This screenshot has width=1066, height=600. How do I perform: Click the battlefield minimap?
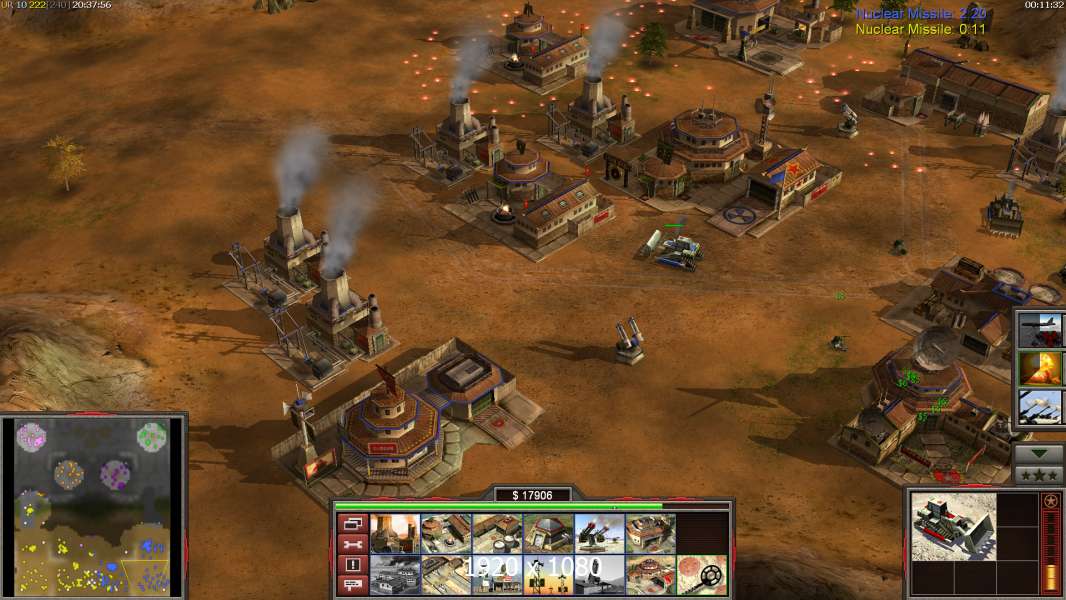tap(93, 506)
